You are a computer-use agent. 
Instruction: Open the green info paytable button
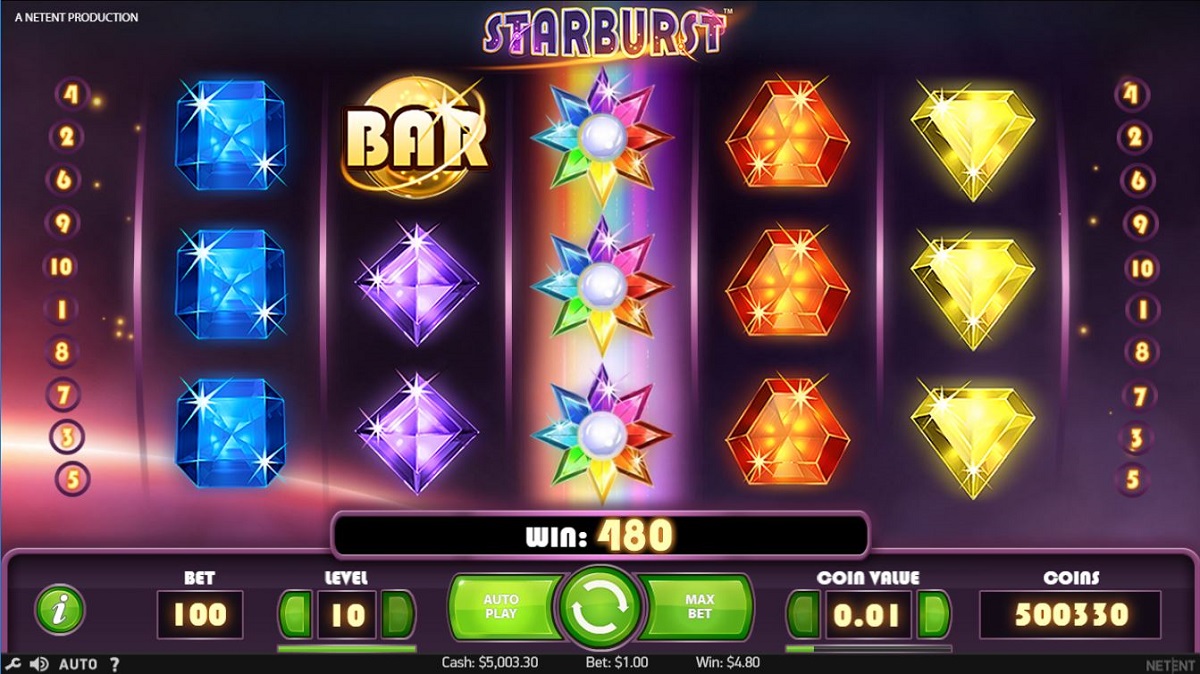(60, 609)
